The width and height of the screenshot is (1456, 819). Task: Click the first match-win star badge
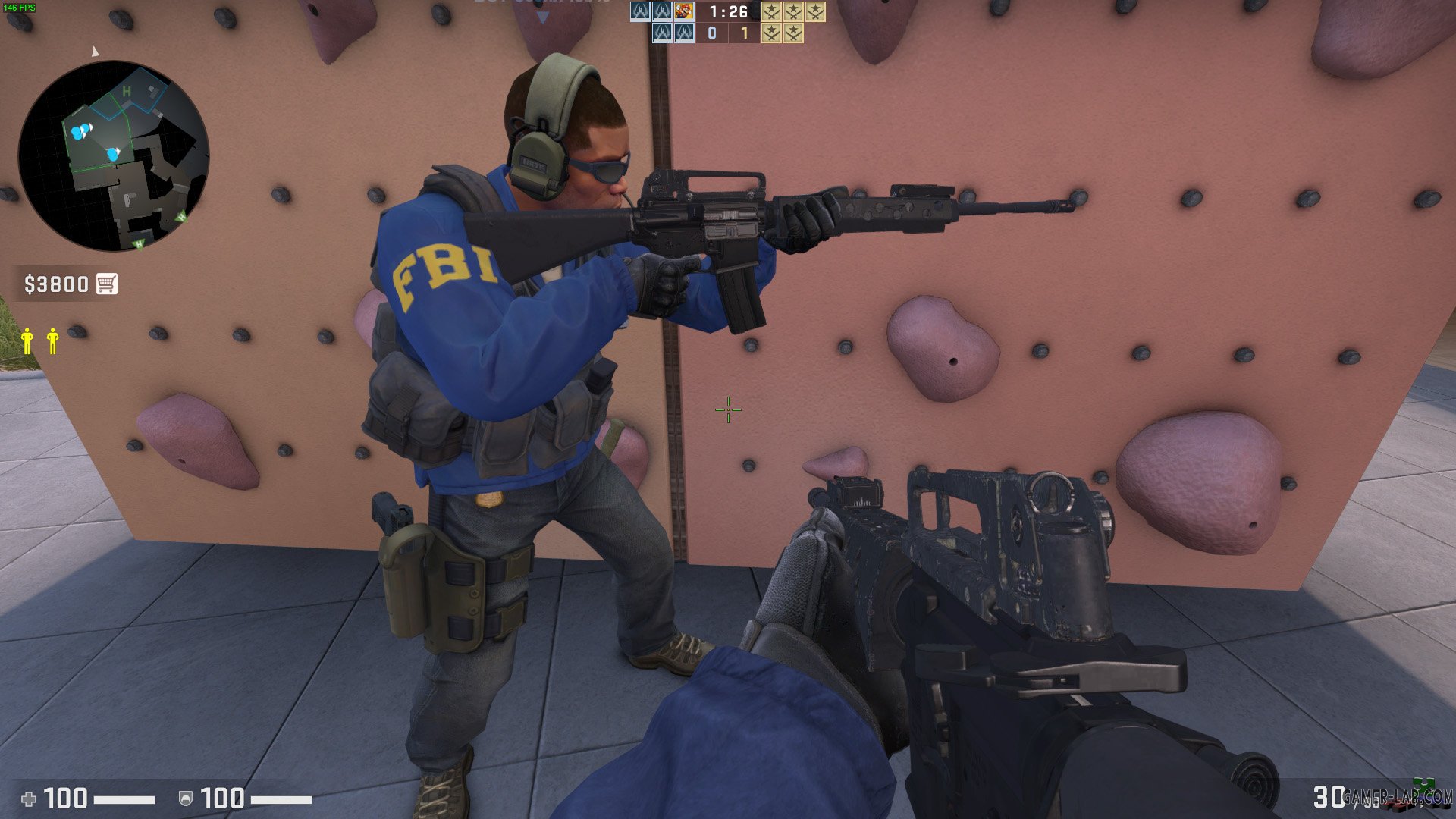pyautogui.click(x=772, y=12)
